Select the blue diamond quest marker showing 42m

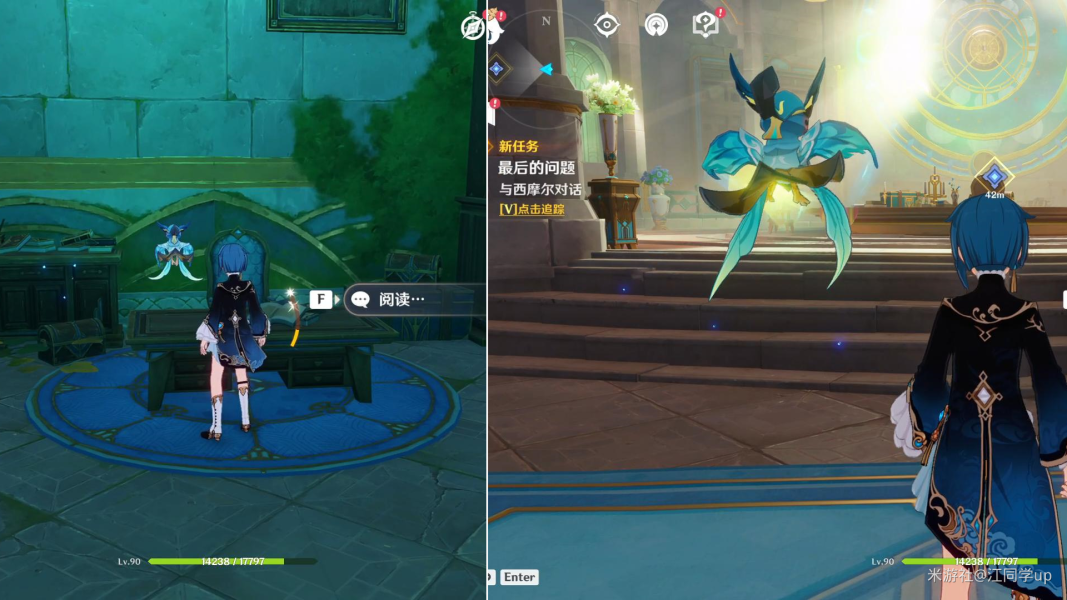pyautogui.click(x=994, y=177)
